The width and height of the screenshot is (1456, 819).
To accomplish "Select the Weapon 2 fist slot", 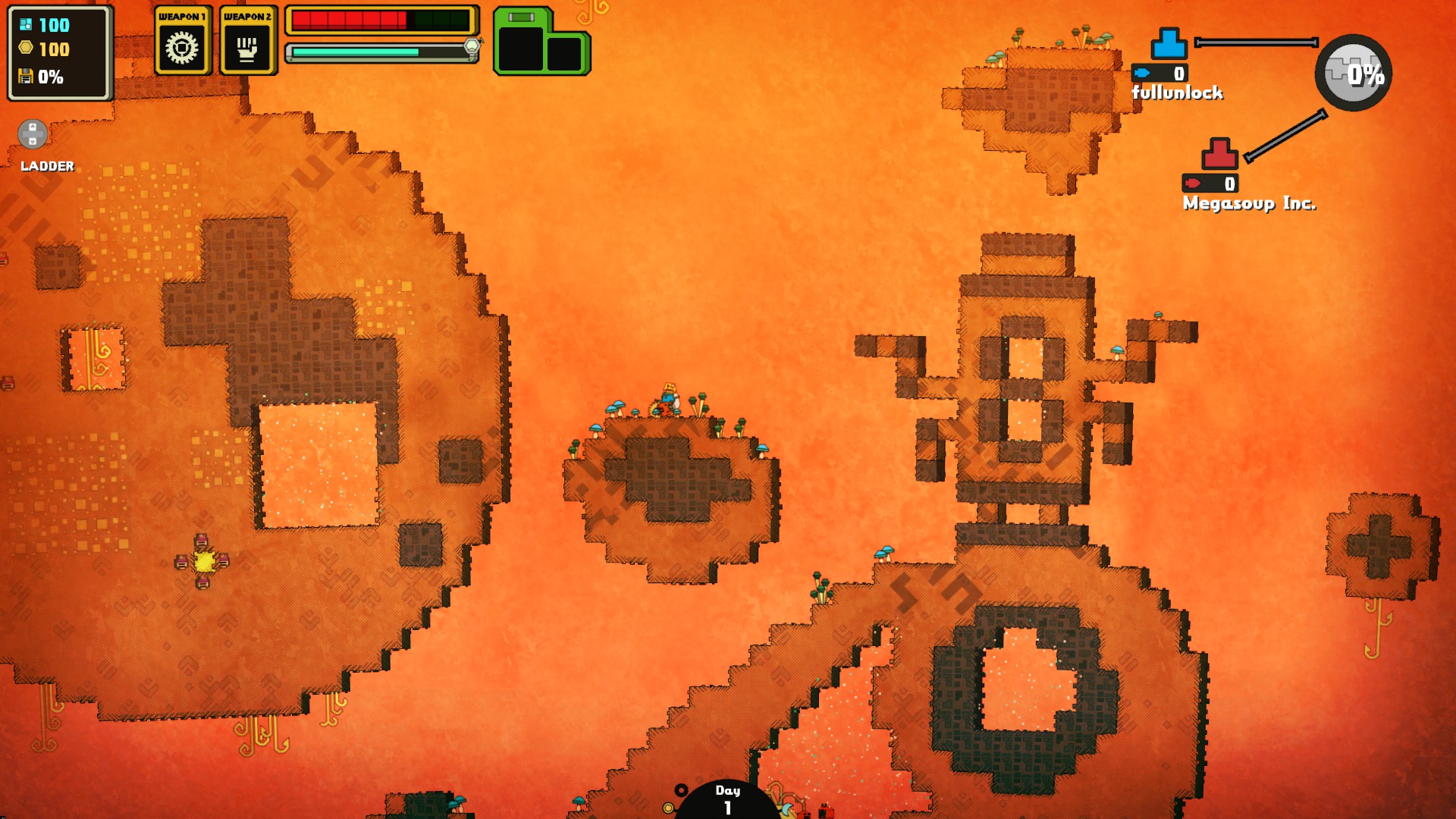I will [x=247, y=47].
